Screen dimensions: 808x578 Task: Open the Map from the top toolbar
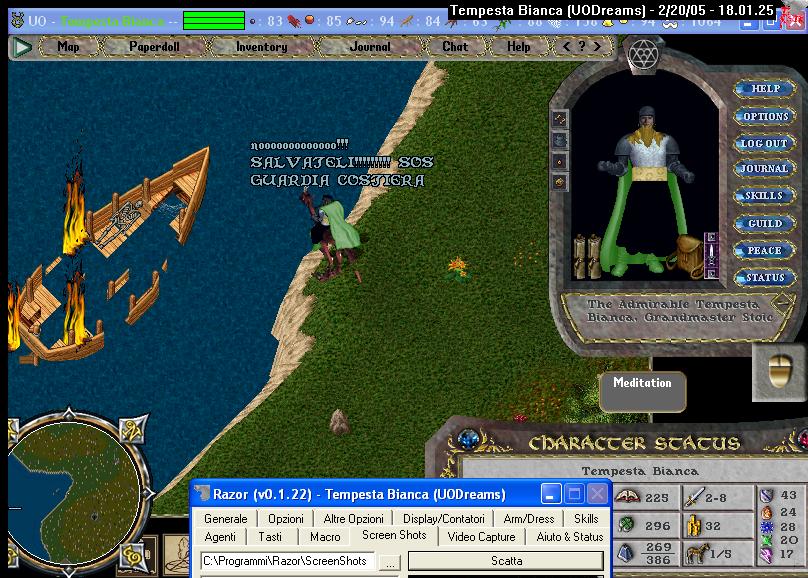click(x=68, y=46)
